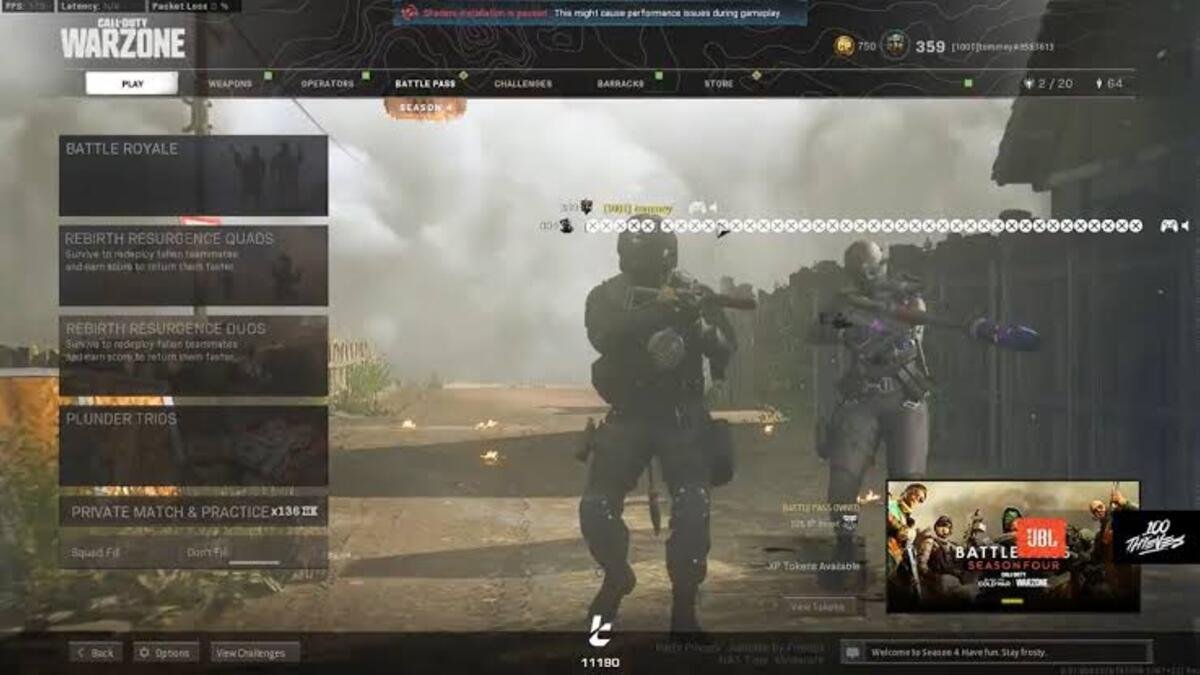The width and height of the screenshot is (1200, 675).
Task: Click the Back button
Action: click(x=96, y=653)
